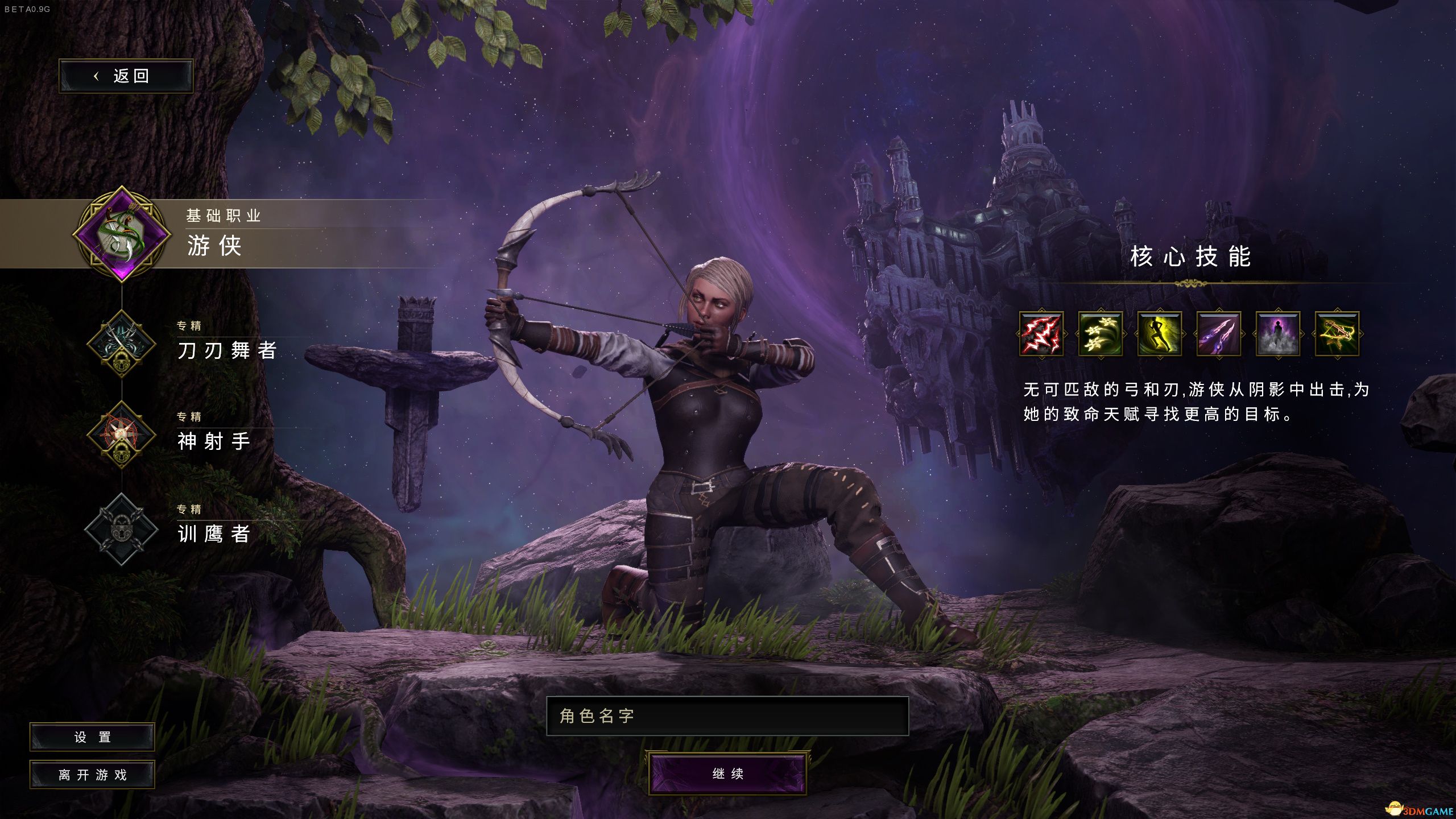1456x819 pixels.
Task: Go back with the 返回 button
Action: (x=126, y=76)
